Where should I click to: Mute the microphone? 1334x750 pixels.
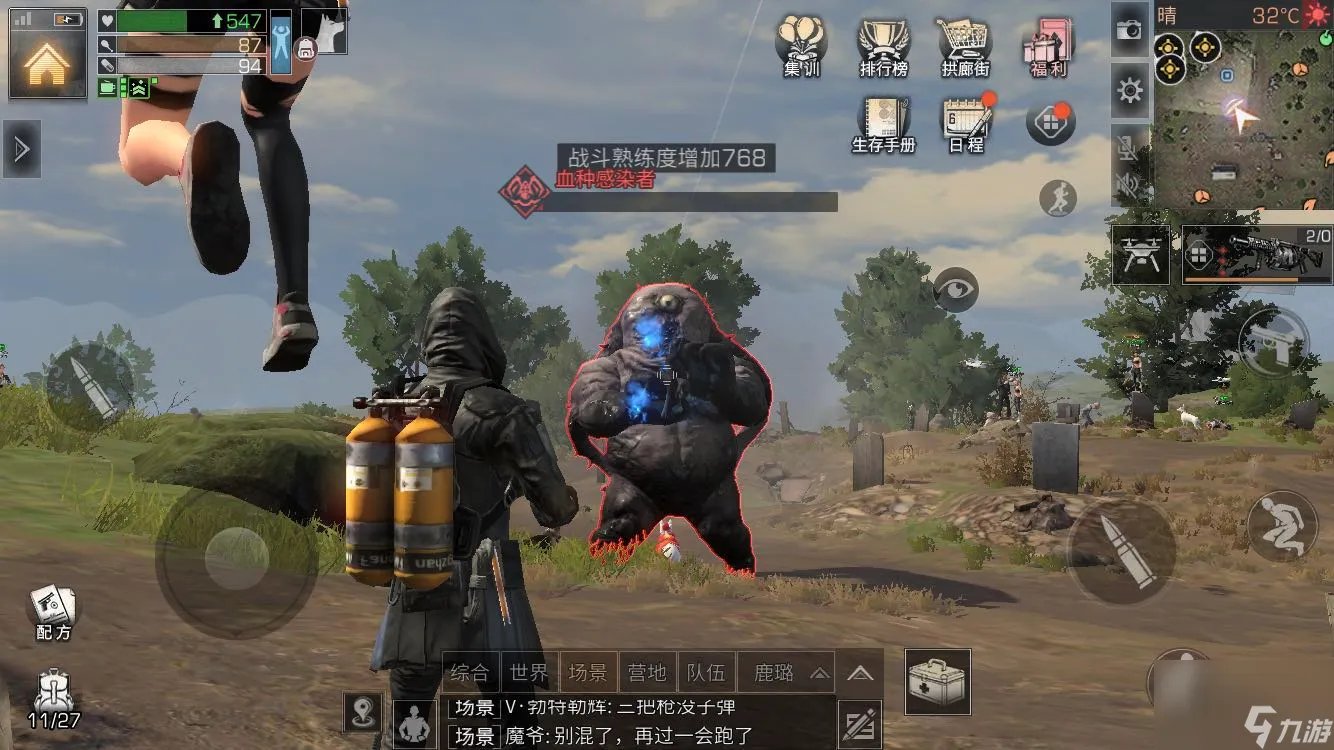[1128, 149]
